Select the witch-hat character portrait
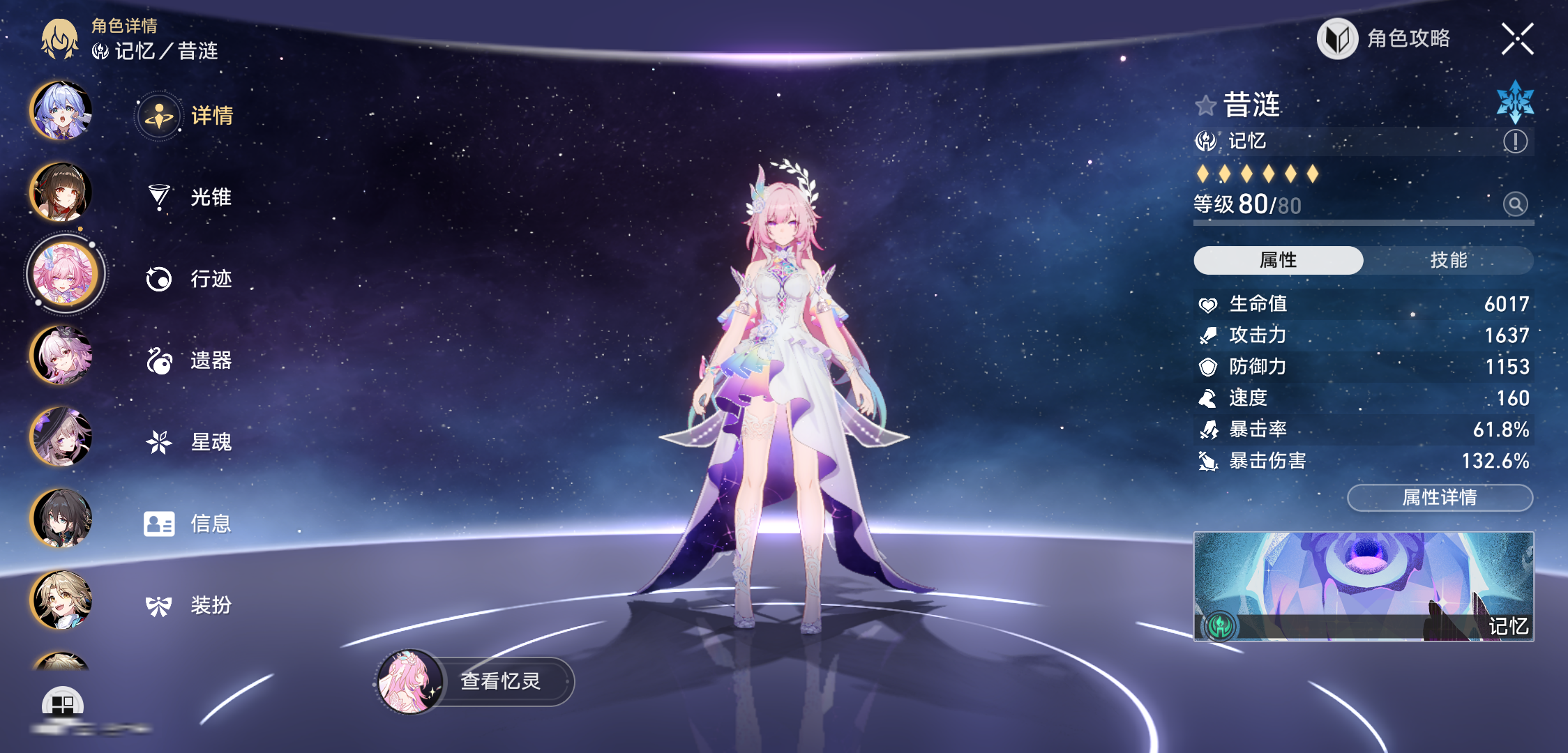Screen dimensions: 1568x753 [61, 437]
